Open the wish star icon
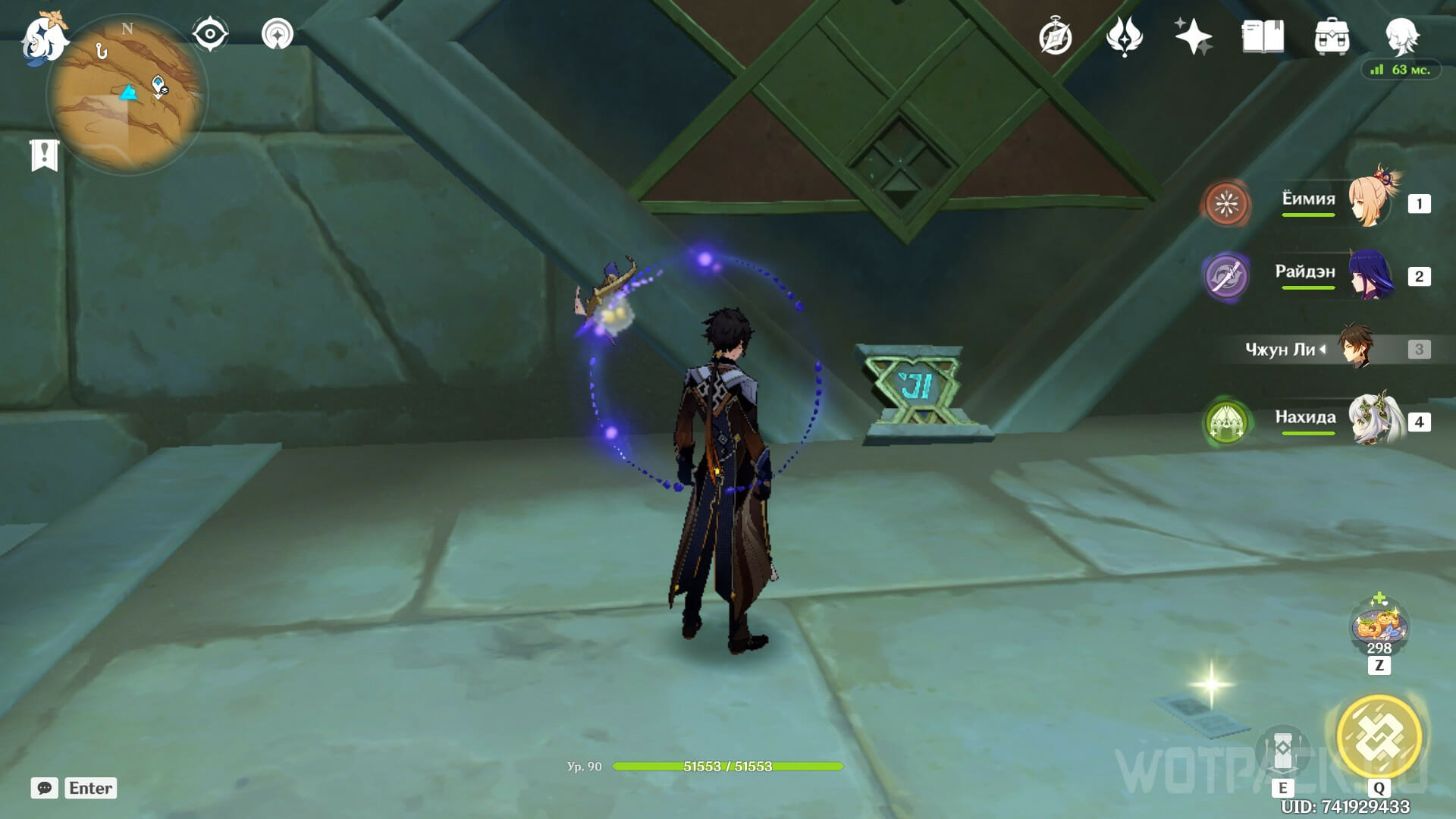This screenshot has width=1456, height=819. (1193, 36)
